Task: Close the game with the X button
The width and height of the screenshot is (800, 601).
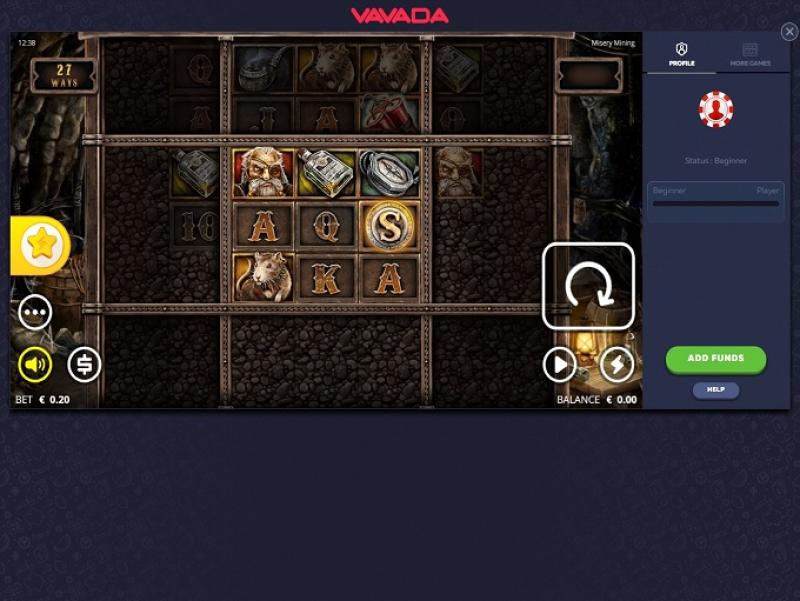Action: (789, 32)
